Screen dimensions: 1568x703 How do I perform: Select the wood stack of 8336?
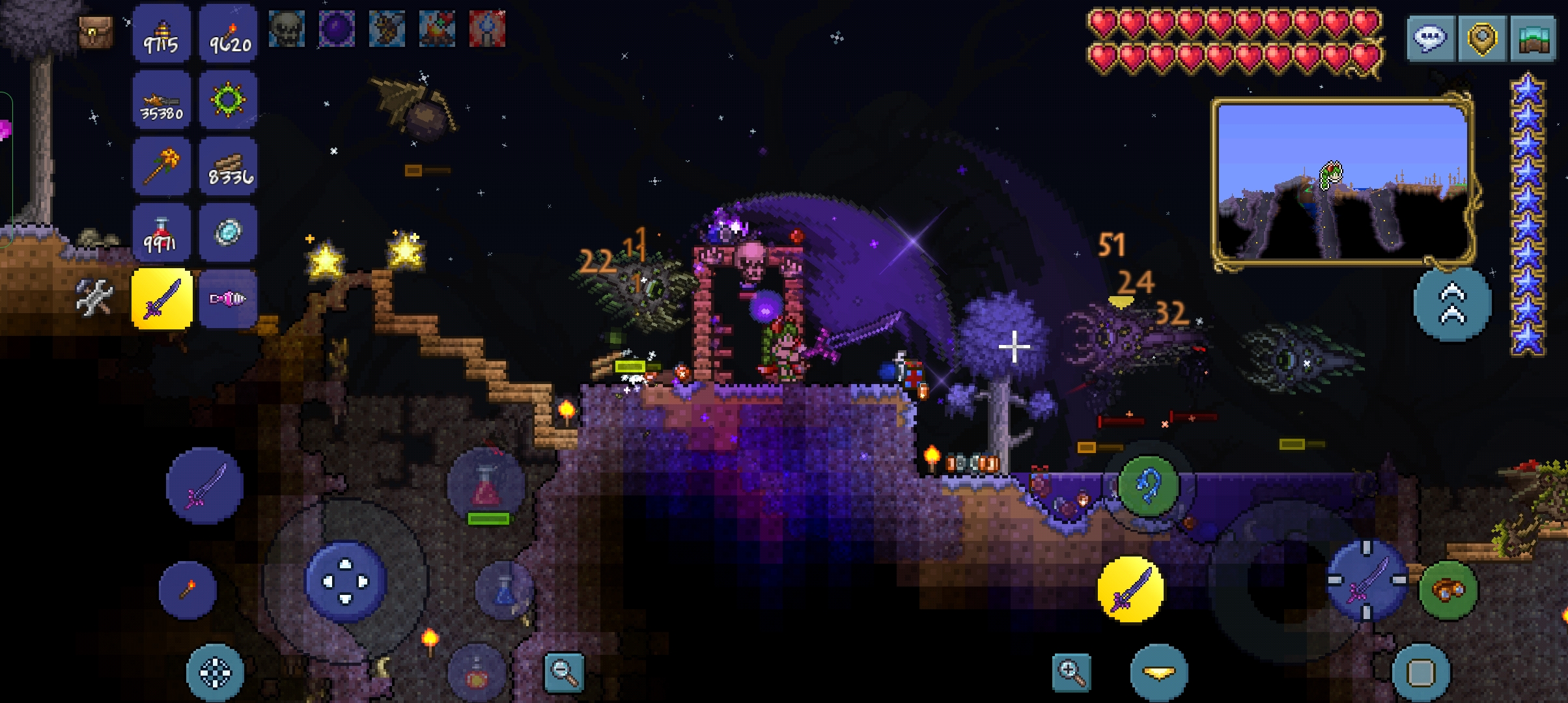coord(229,167)
